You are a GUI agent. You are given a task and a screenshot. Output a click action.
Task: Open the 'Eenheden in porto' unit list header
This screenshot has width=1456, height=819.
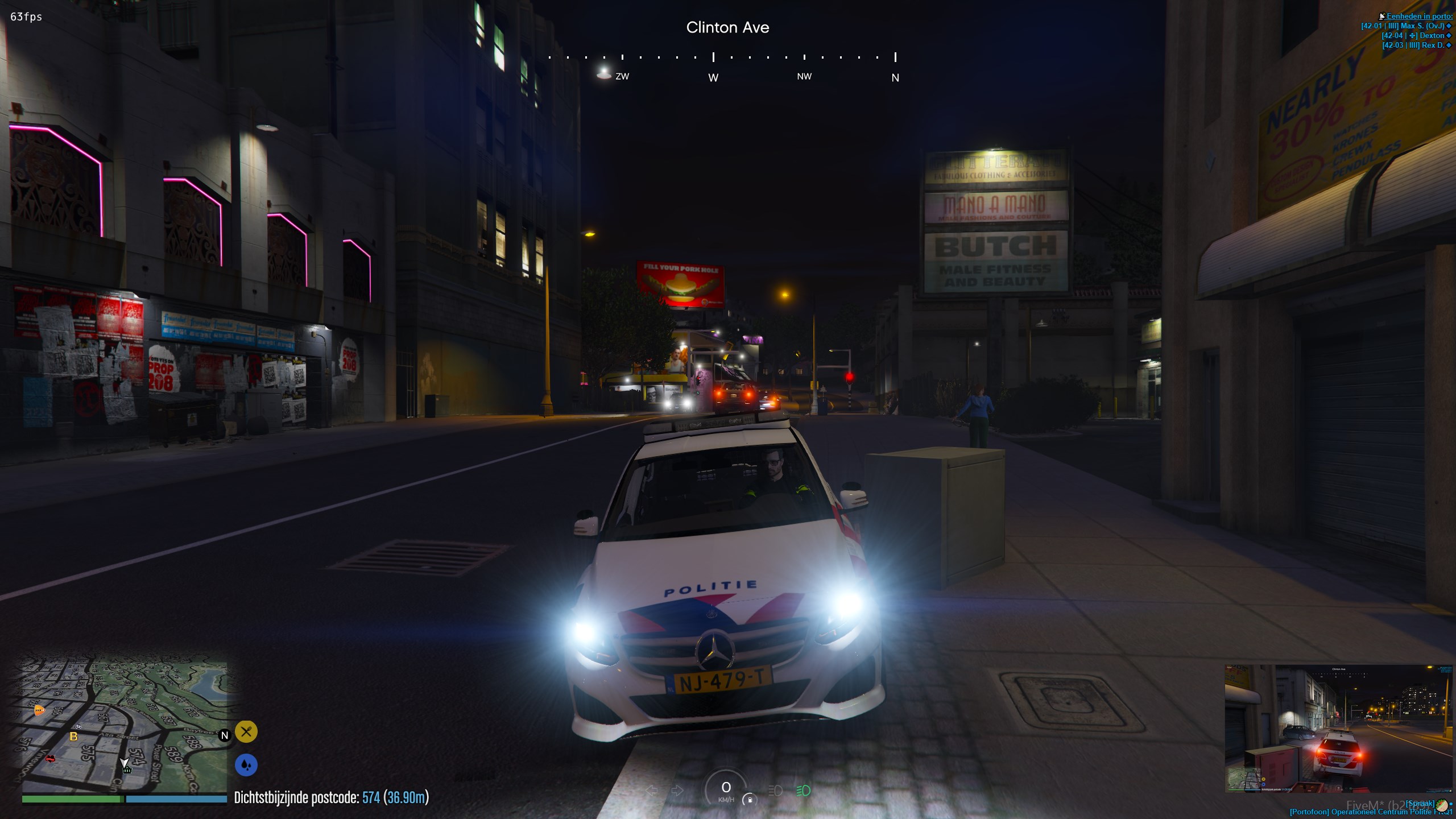click(1418, 16)
